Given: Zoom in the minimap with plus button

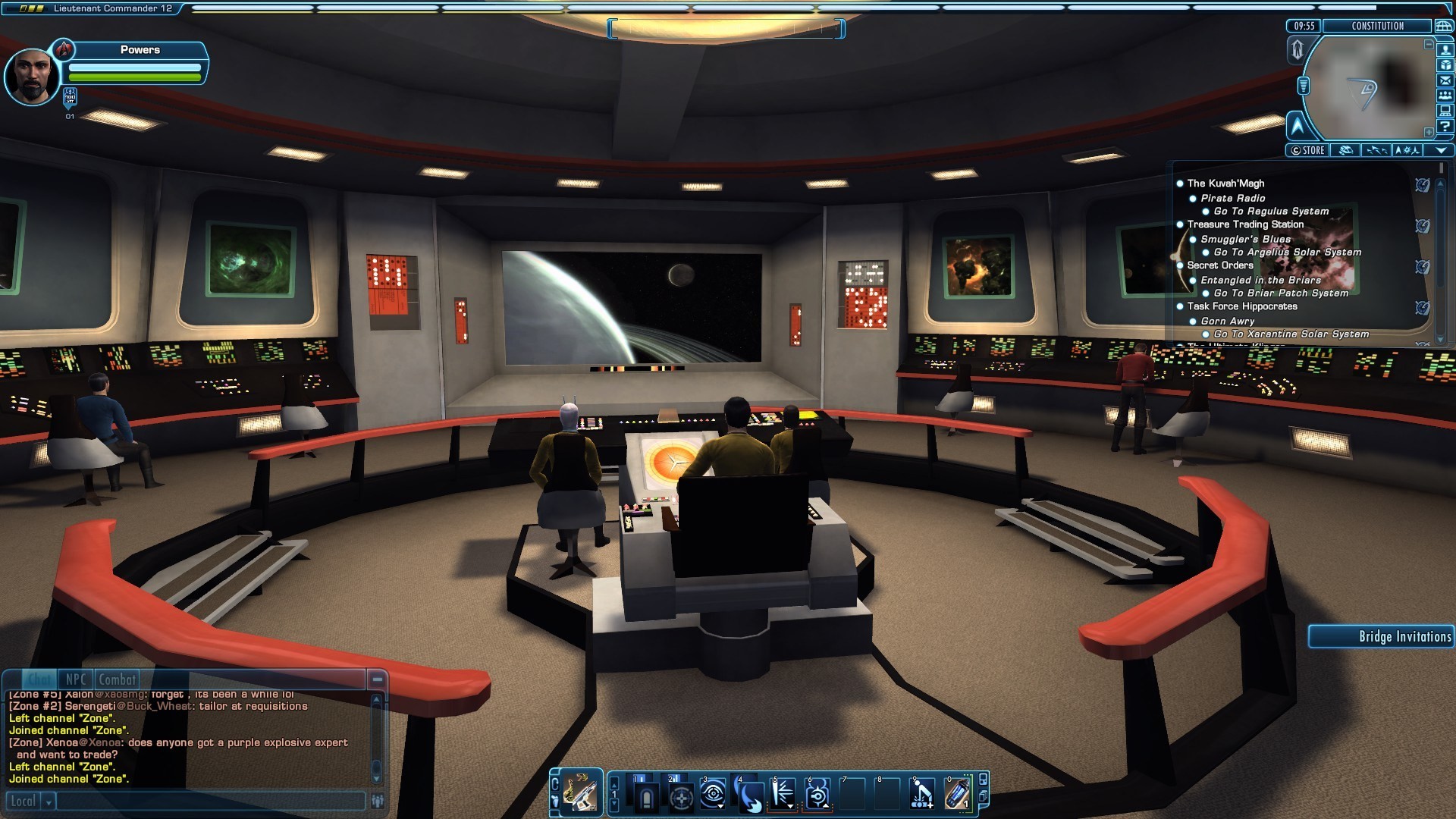Looking at the screenshot, I should click(1429, 132).
